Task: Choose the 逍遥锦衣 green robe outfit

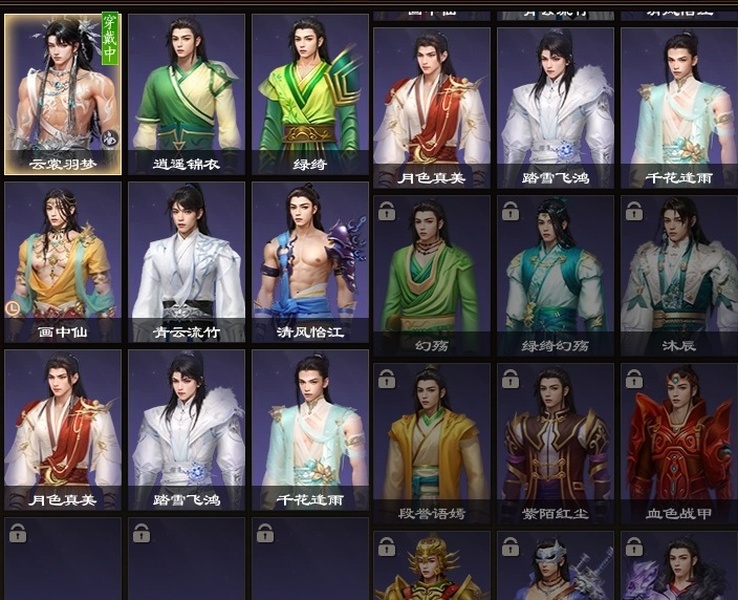Action: [x=186, y=94]
